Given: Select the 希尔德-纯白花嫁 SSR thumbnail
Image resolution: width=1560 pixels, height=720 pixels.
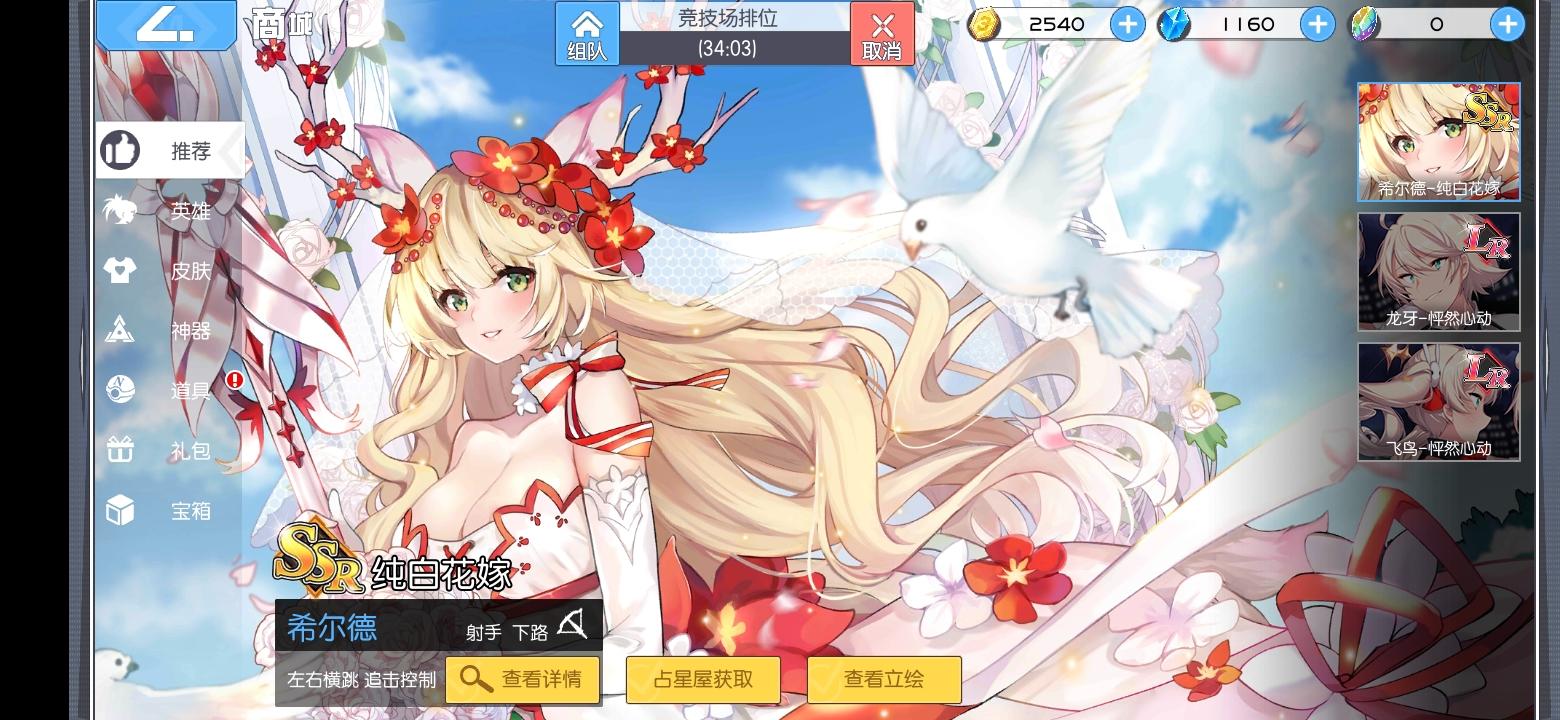Looking at the screenshot, I should [1437, 140].
